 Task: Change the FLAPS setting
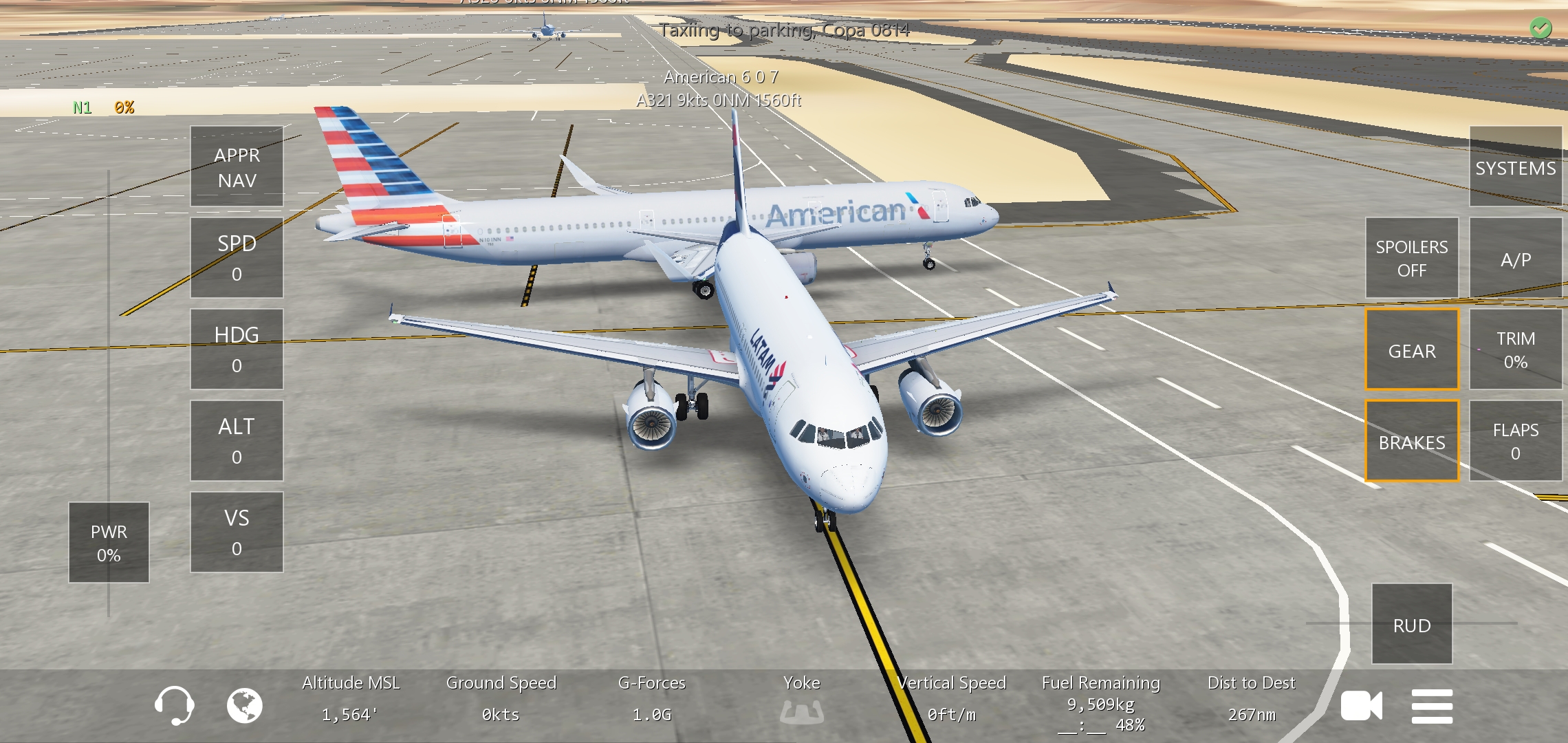click(x=1515, y=441)
